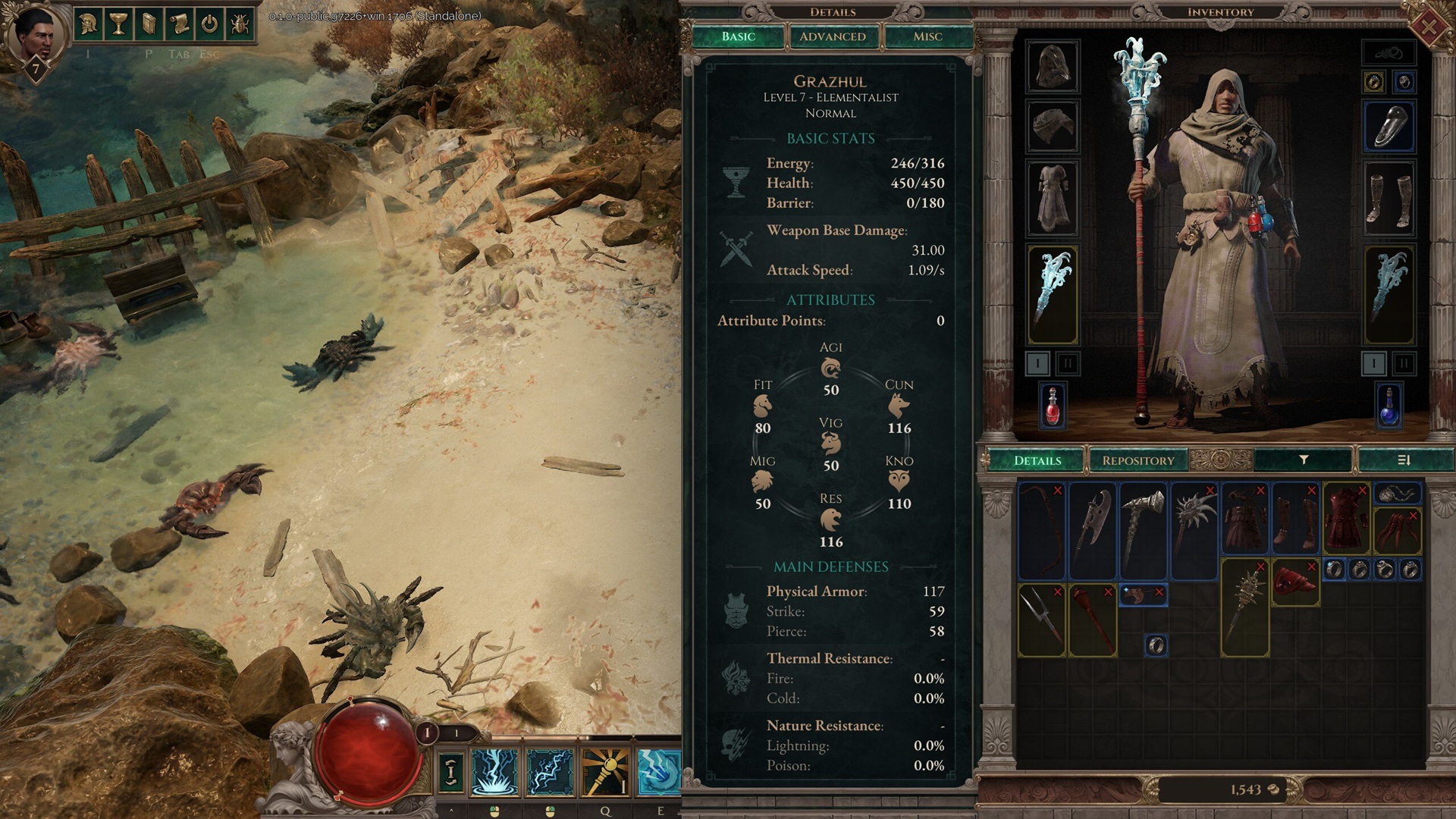Activate the sun staff skill on hotbar
The width and height of the screenshot is (1456, 819).
[605, 771]
